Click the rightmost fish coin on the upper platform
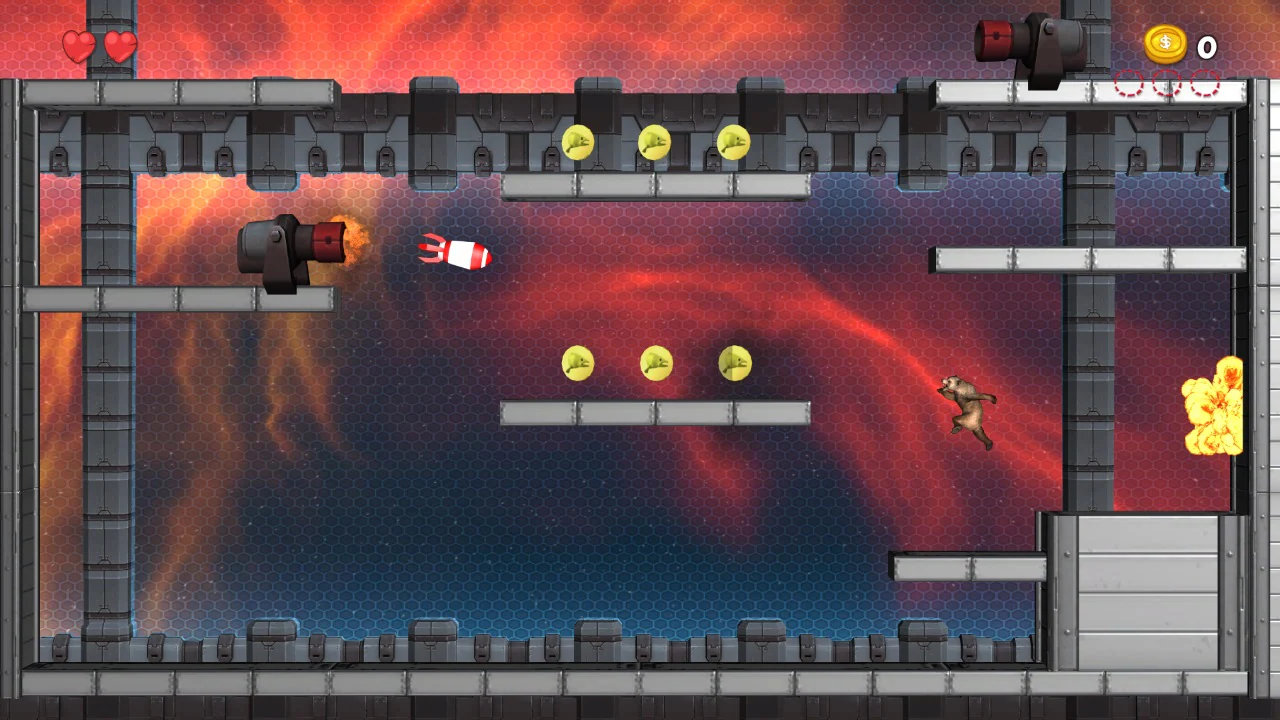Viewport: 1280px width, 720px height. (x=733, y=144)
